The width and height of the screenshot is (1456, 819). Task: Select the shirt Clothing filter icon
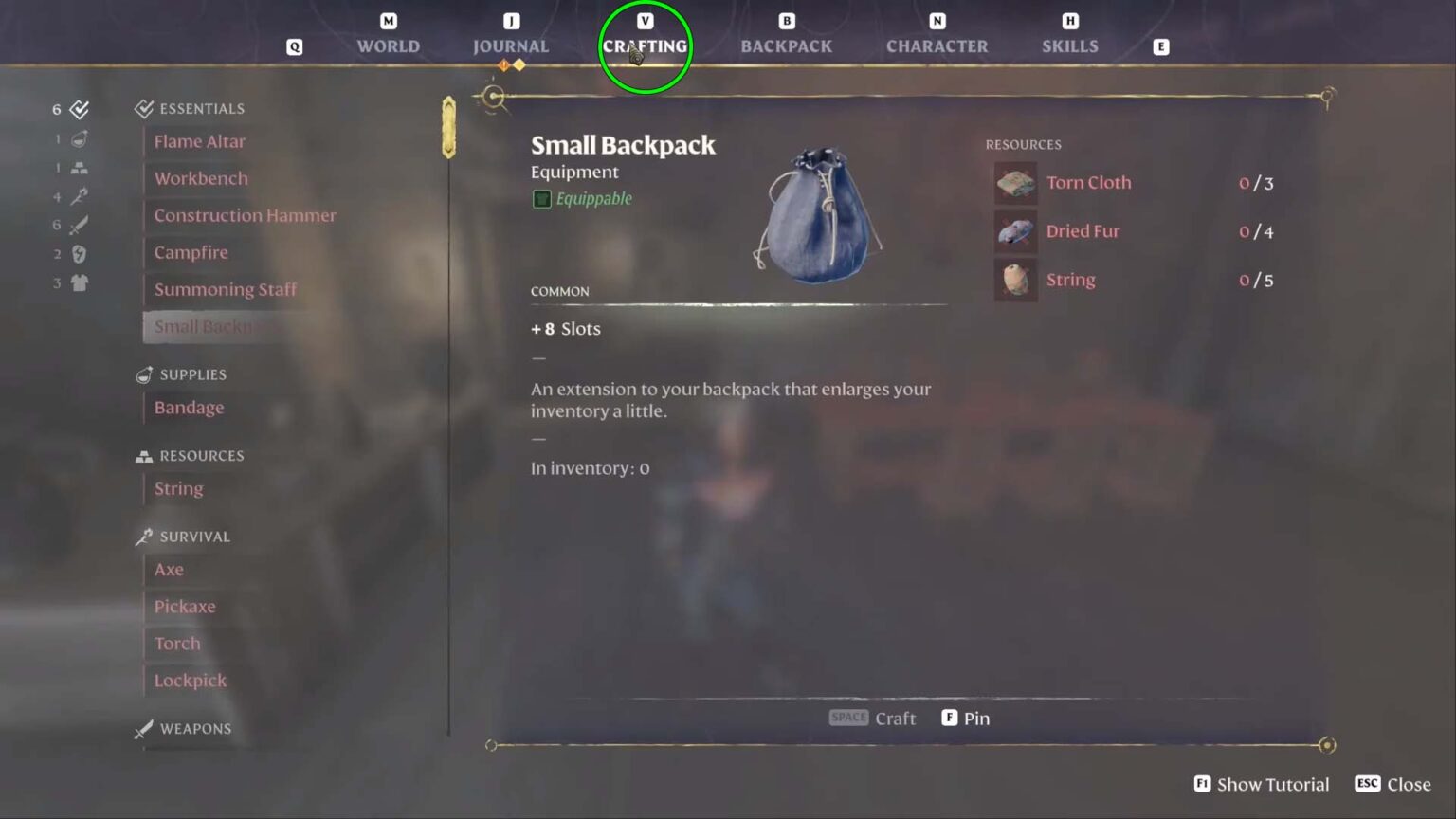81,282
